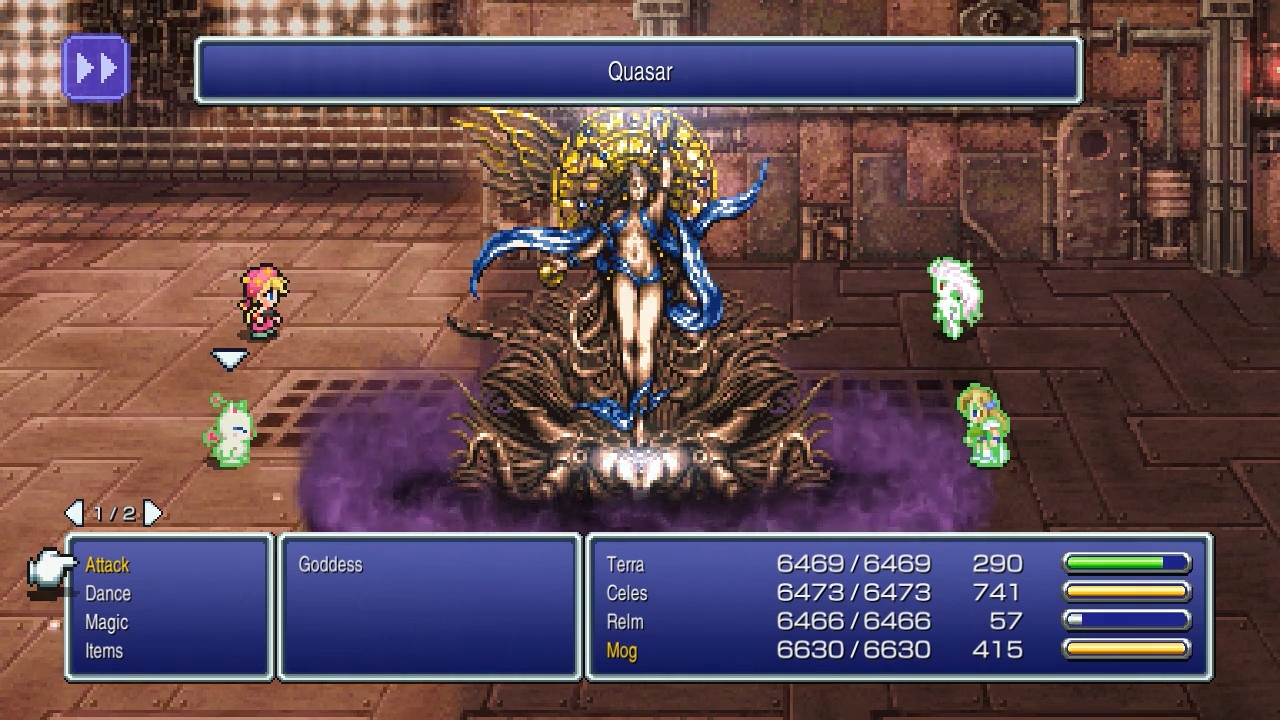Screen dimensions: 1280x720
Task: Open the Items command
Action: pos(104,651)
